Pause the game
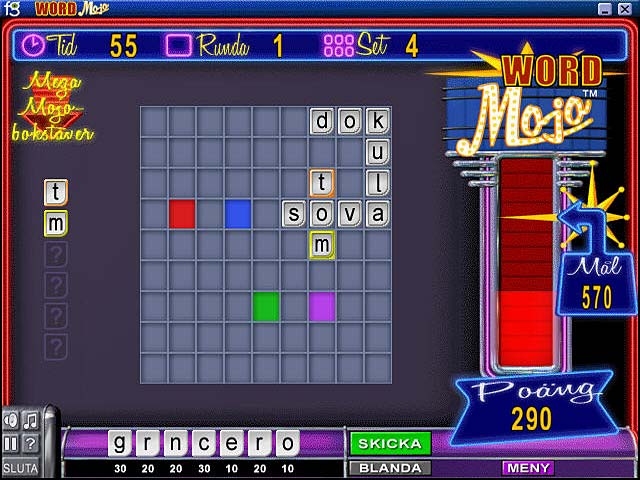The height and width of the screenshot is (480, 640). [12, 443]
